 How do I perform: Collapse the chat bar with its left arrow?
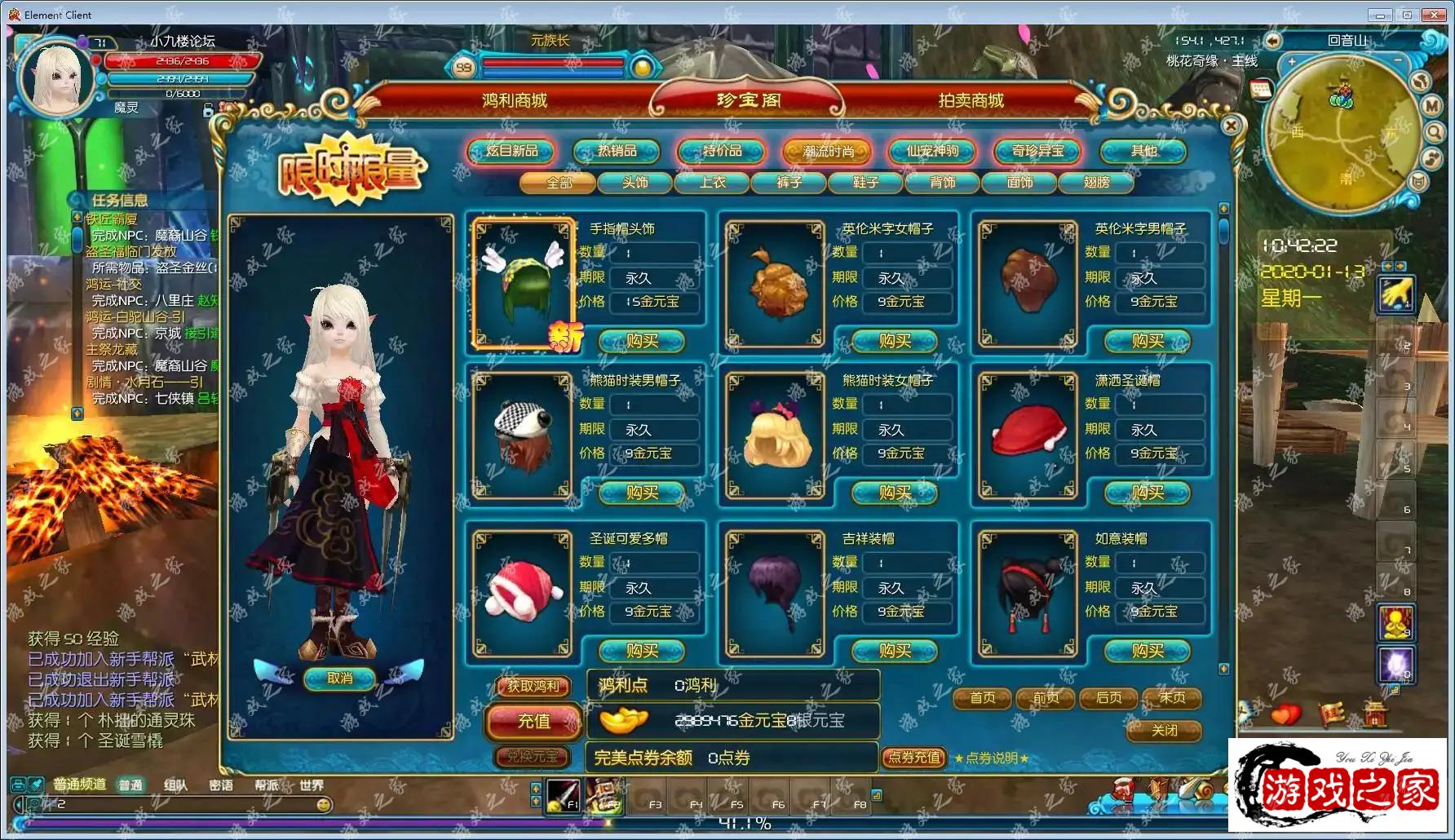click(x=18, y=804)
